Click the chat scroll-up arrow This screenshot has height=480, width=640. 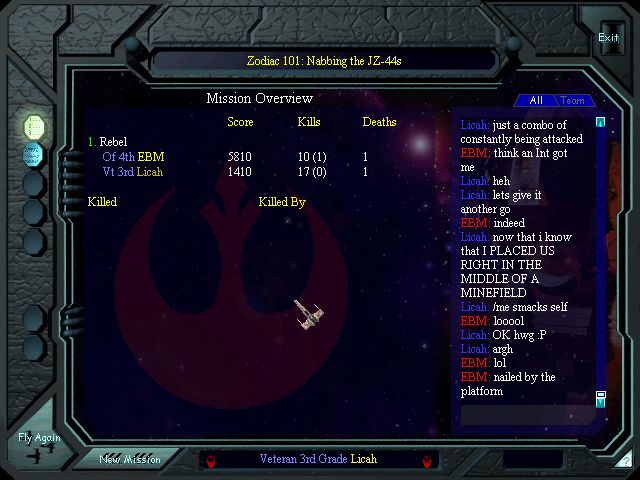[x=600, y=122]
